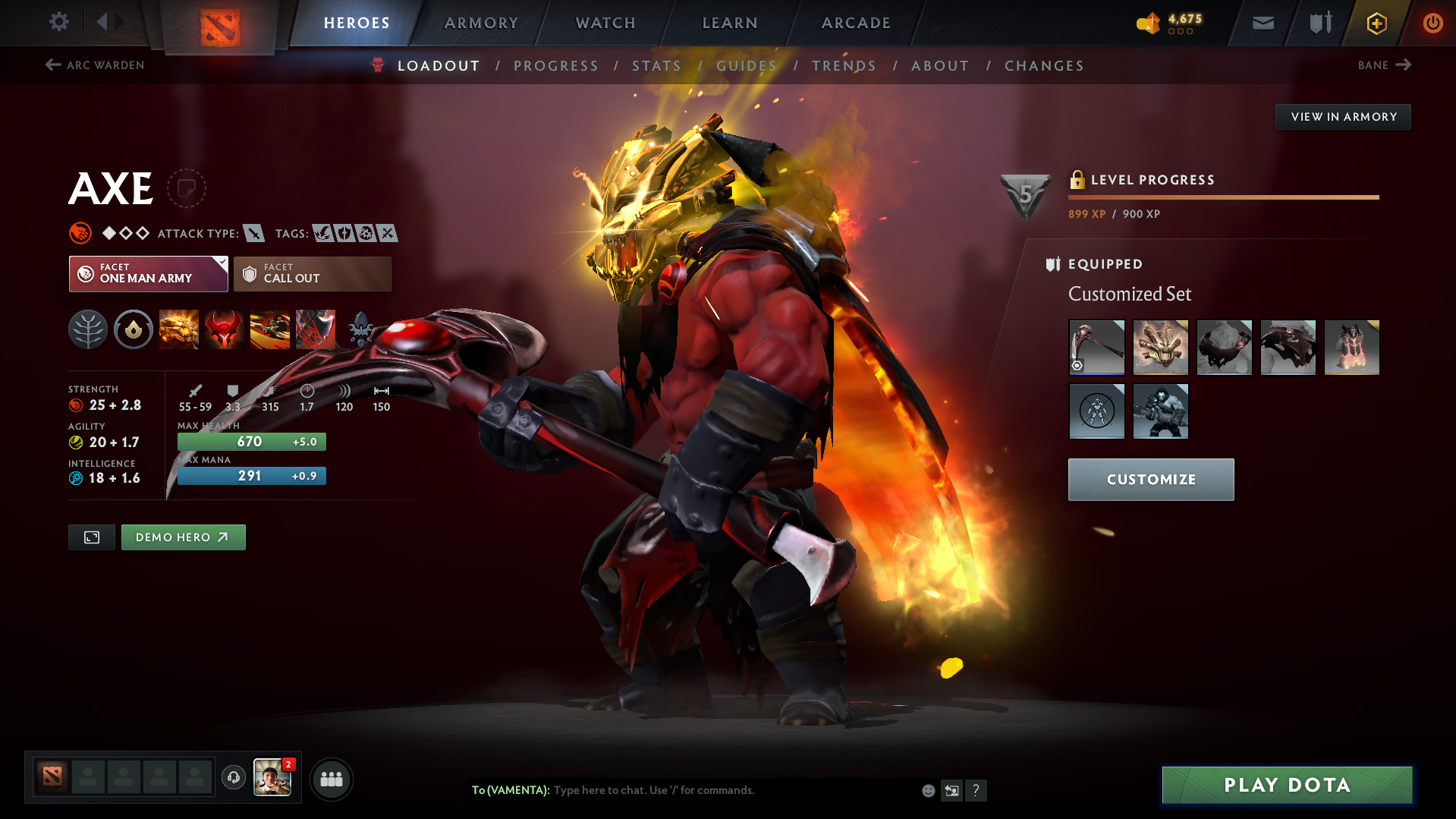Expand the hero browser grid
The image size is (1456, 819).
coord(331,779)
